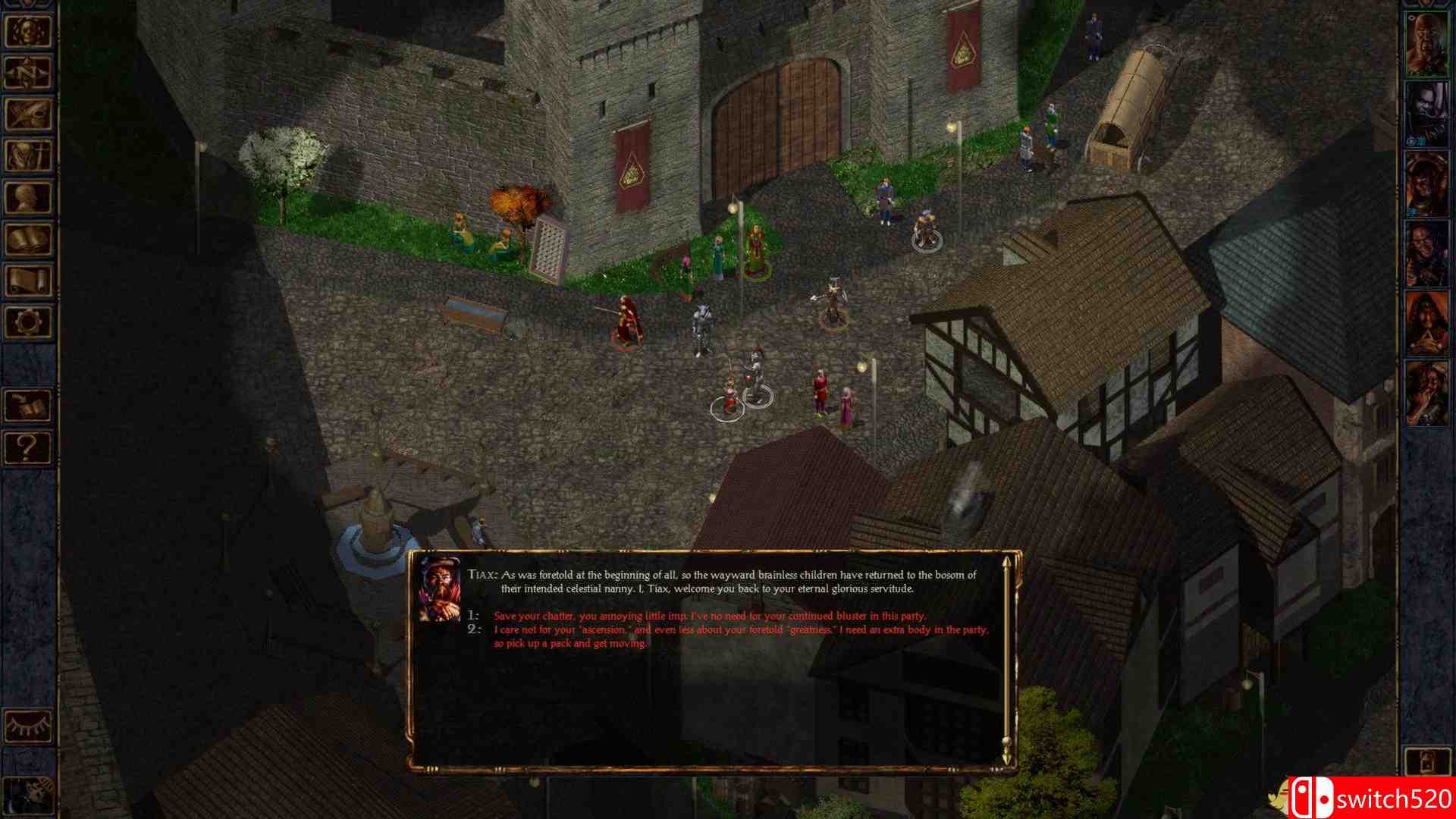Choose dialogue reply 1 rejecting Tiax
This screenshot has height=819, width=1456.
click(710, 616)
